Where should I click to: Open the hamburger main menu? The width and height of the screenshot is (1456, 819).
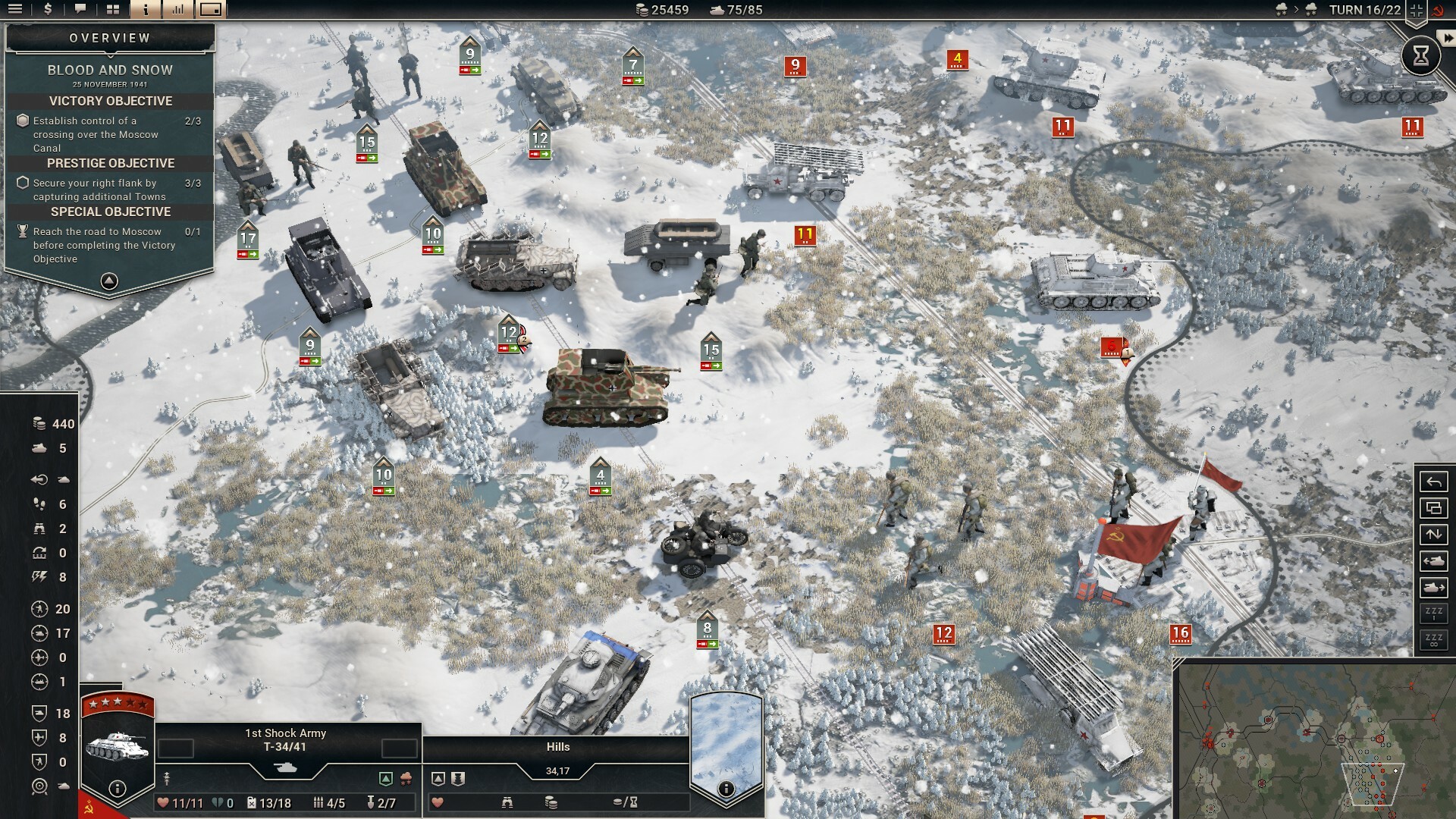(15, 10)
